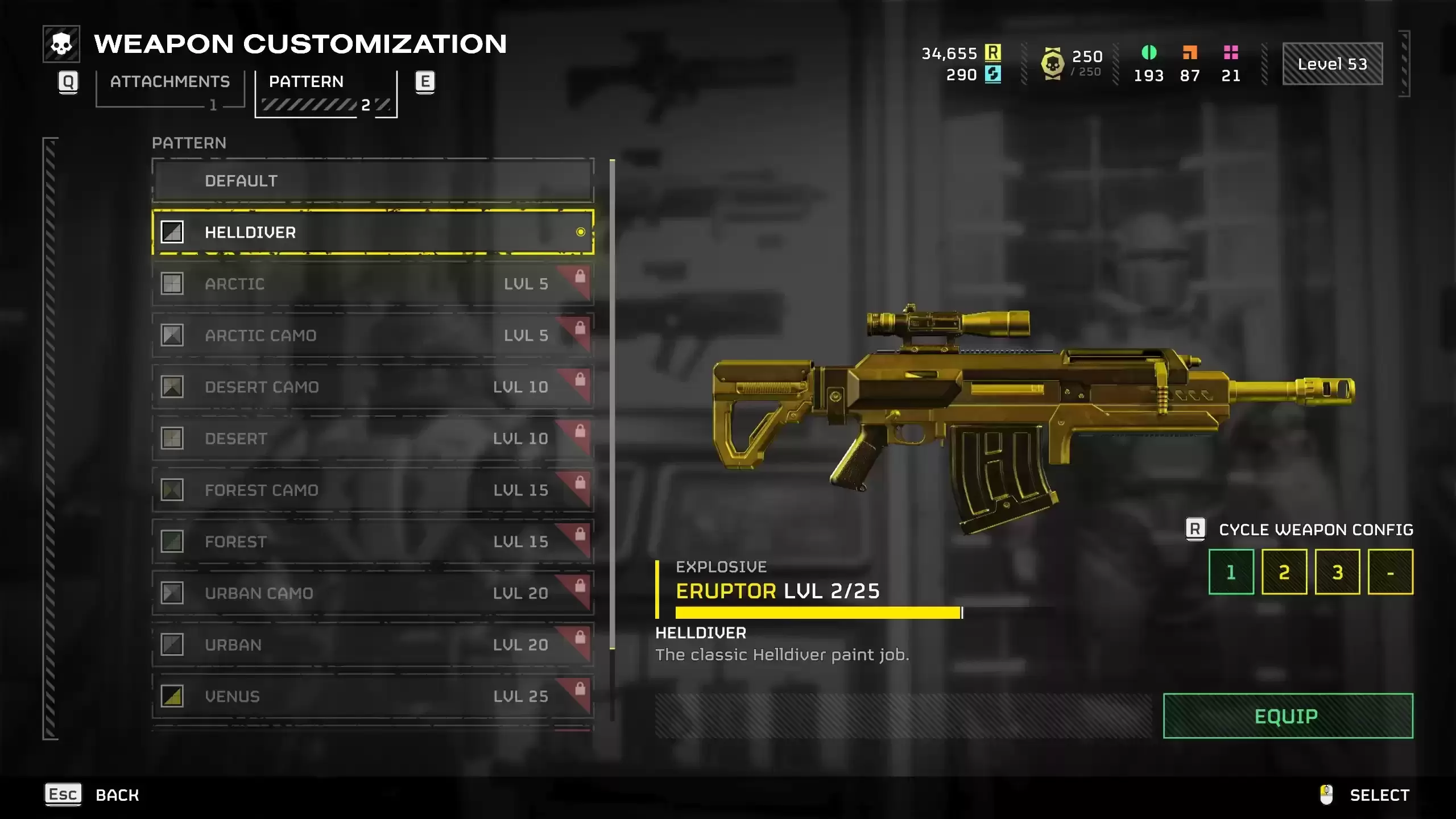Switch to the Attachments tab
The height and width of the screenshot is (819, 1456).
169,82
